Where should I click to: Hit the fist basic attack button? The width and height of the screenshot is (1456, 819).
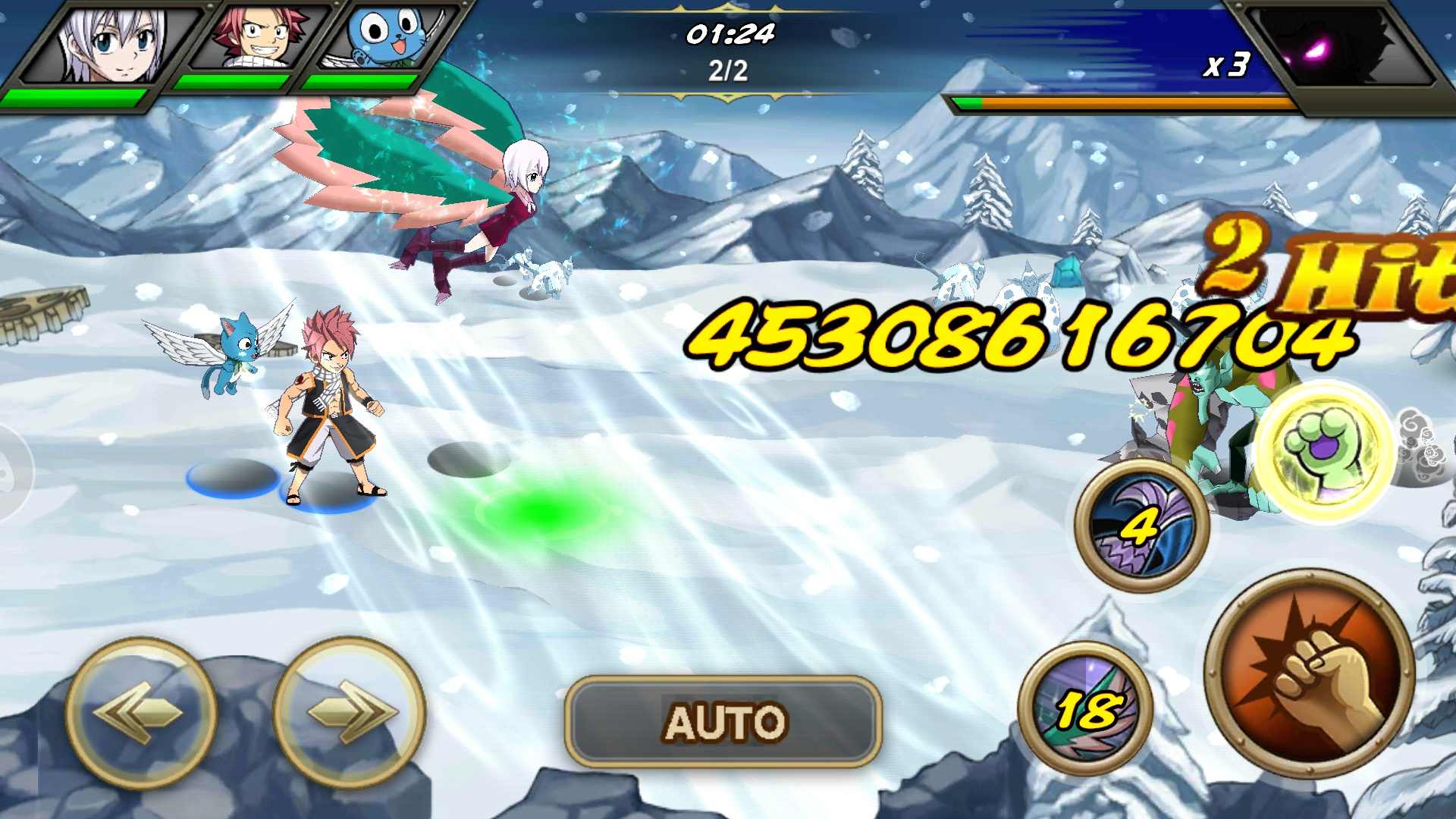click(x=1310, y=674)
